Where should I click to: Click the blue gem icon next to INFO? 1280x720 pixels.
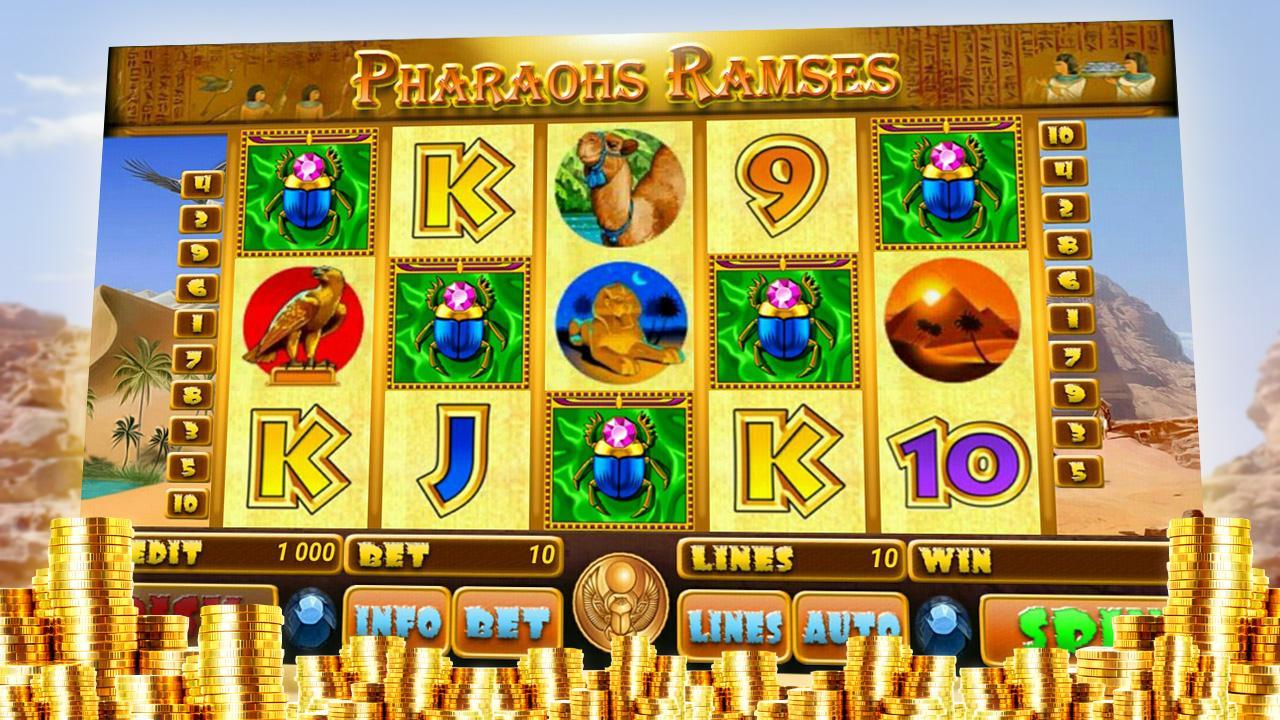[x=312, y=617]
